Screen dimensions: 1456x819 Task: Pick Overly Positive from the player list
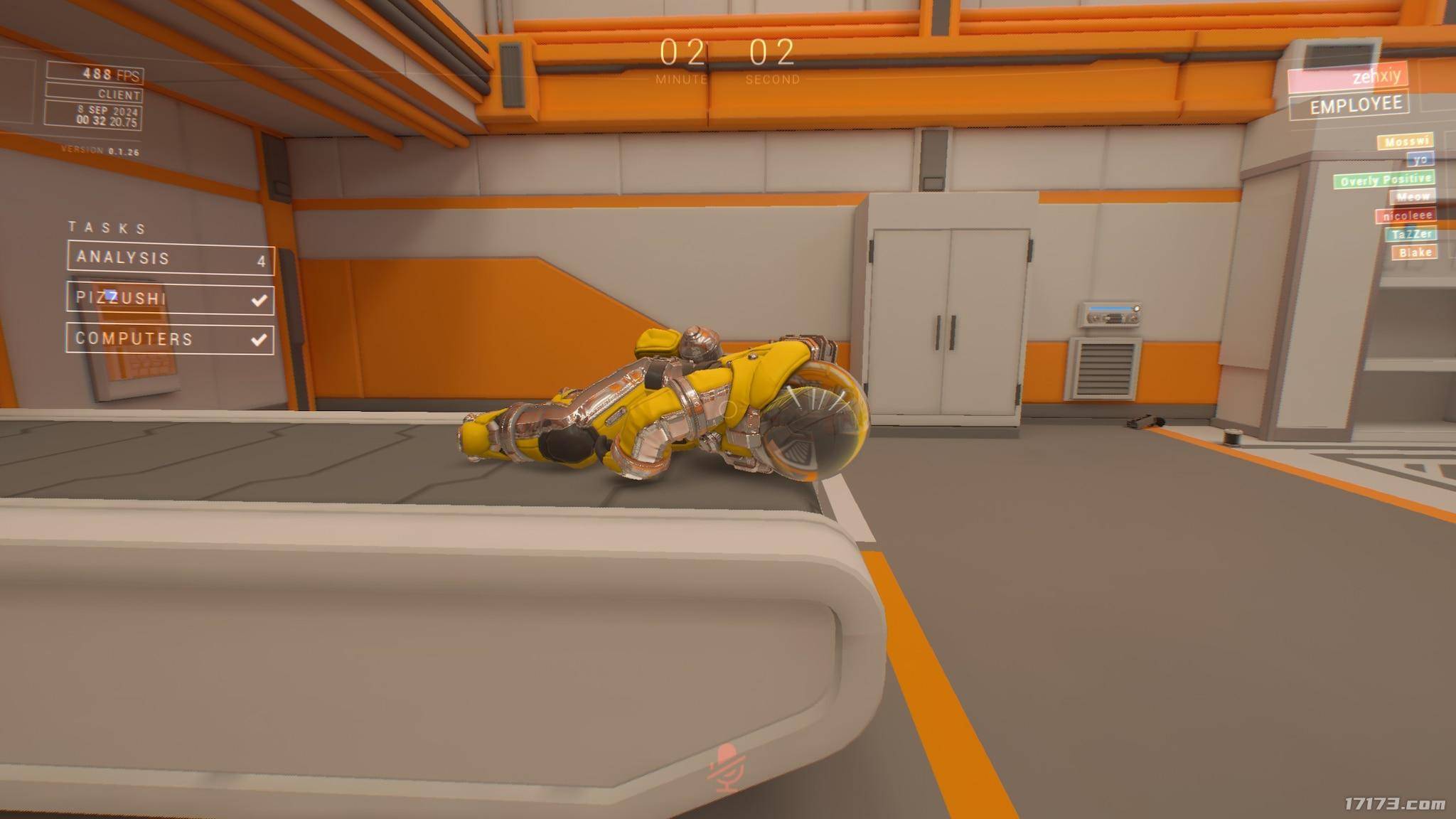1384,180
